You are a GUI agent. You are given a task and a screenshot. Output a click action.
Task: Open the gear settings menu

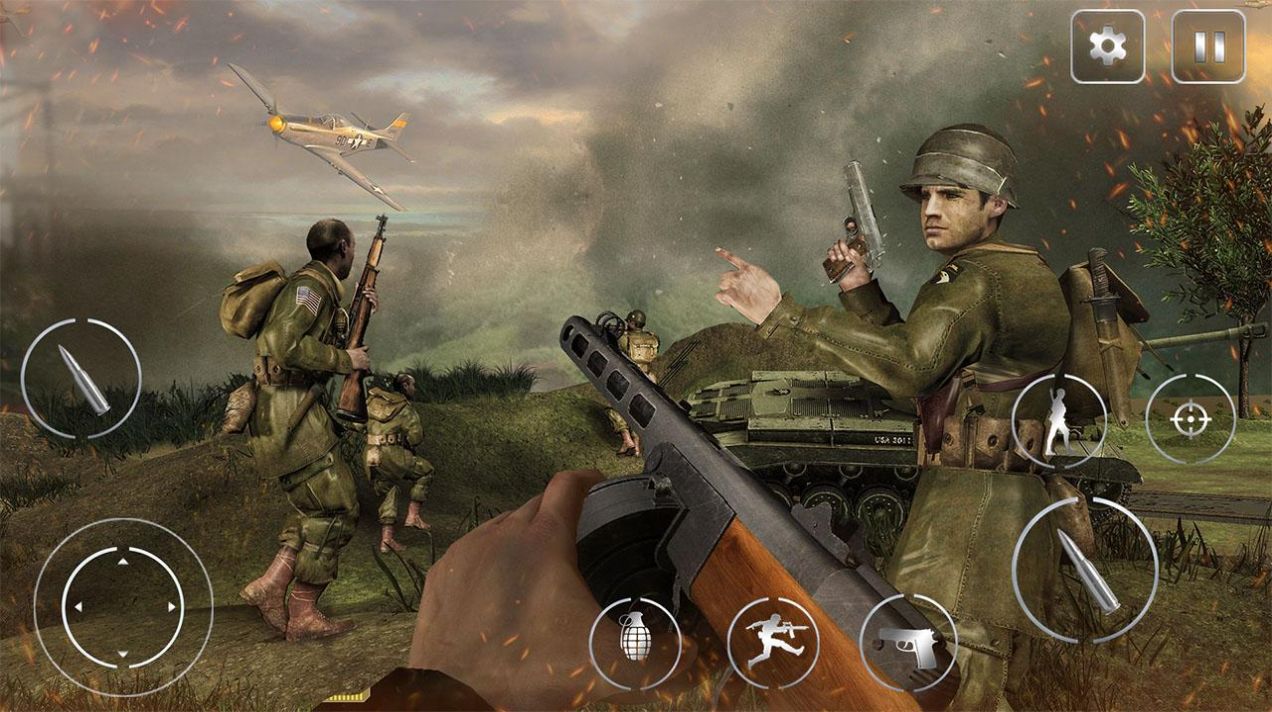[1107, 46]
